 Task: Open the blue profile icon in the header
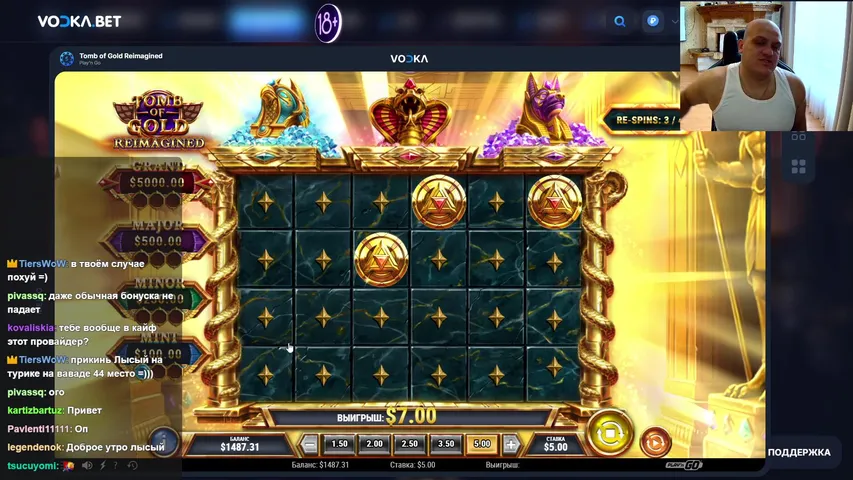(x=653, y=21)
